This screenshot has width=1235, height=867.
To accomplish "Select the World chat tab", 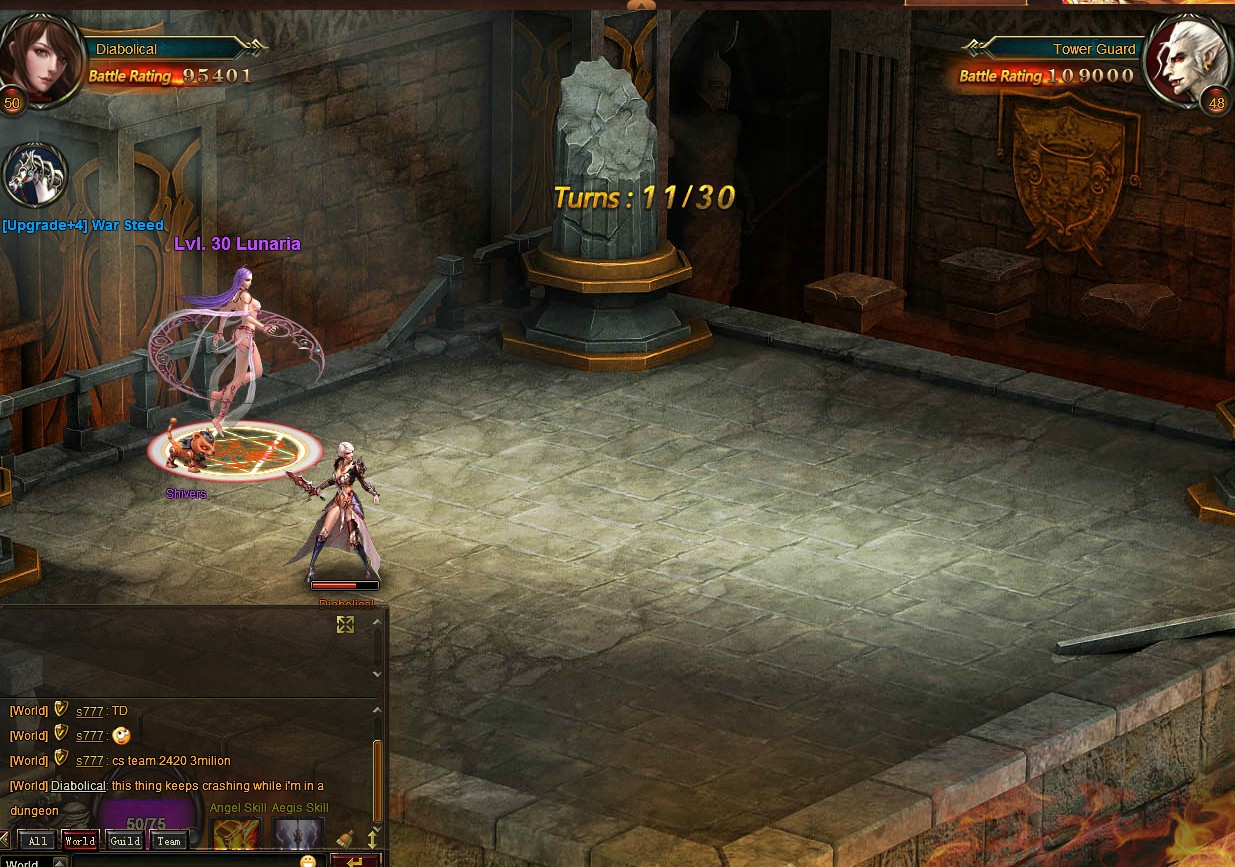I will pos(80,841).
